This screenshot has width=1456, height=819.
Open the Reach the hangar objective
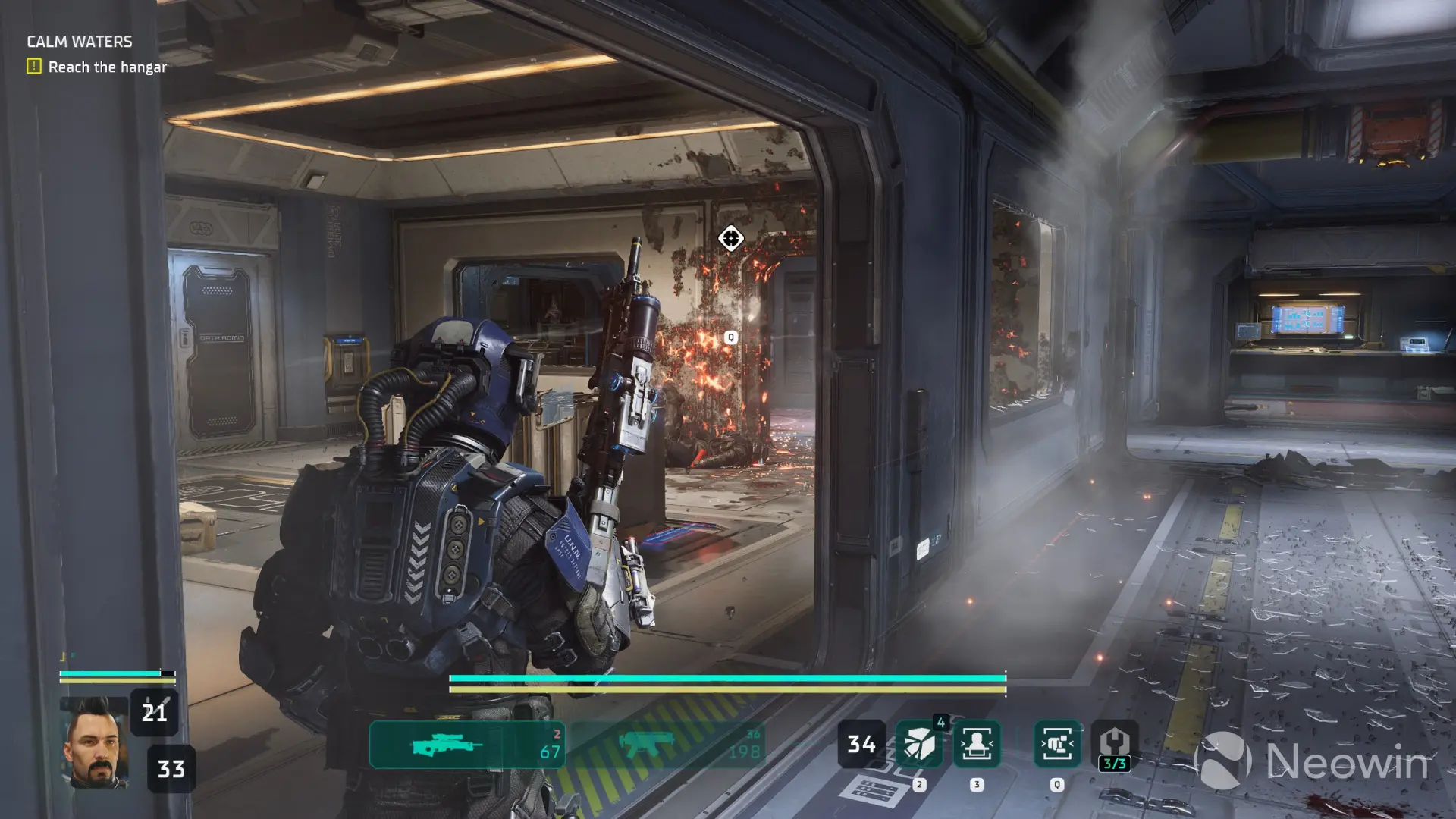click(107, 67)
